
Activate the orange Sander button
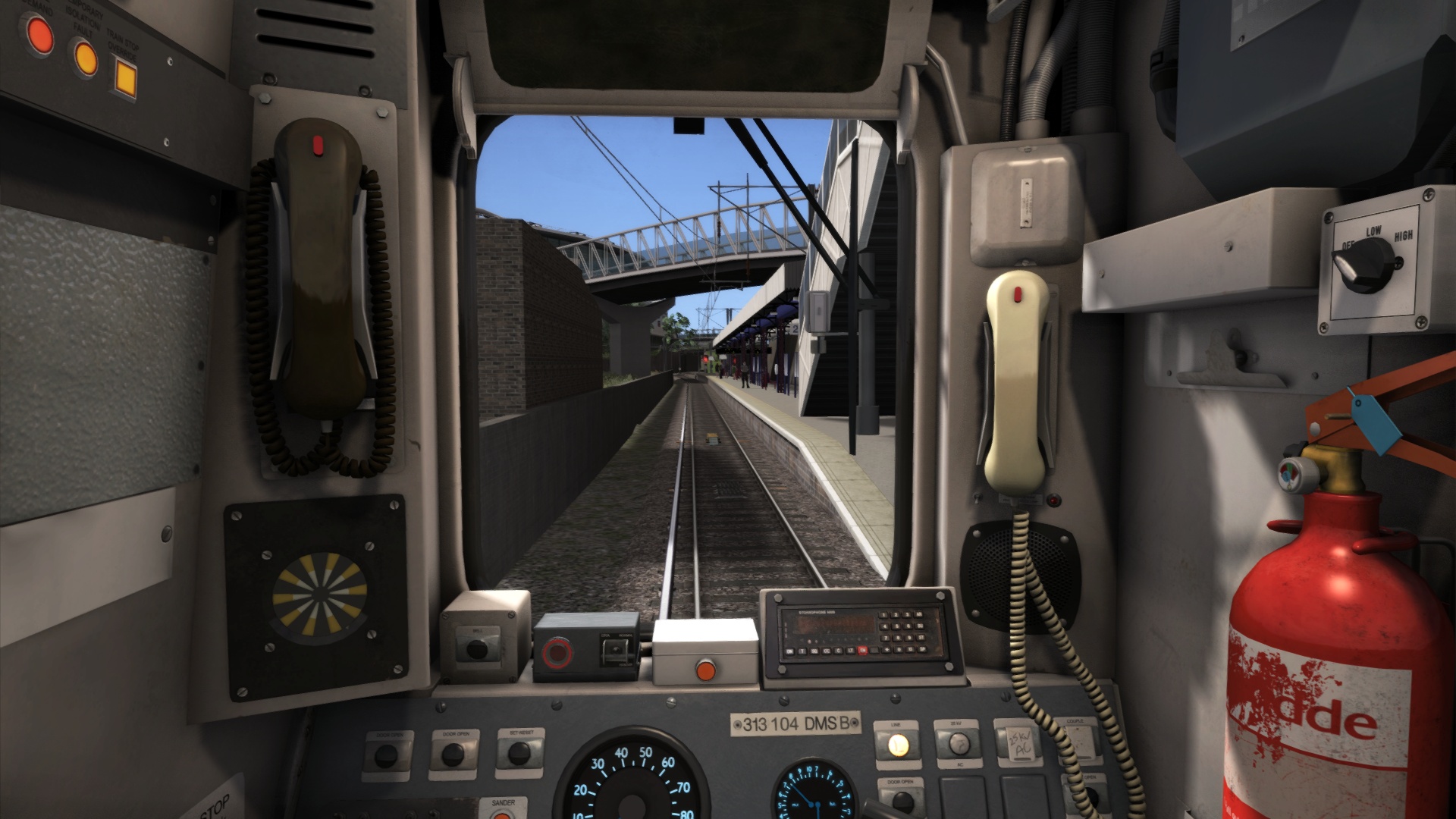point(501,814)
